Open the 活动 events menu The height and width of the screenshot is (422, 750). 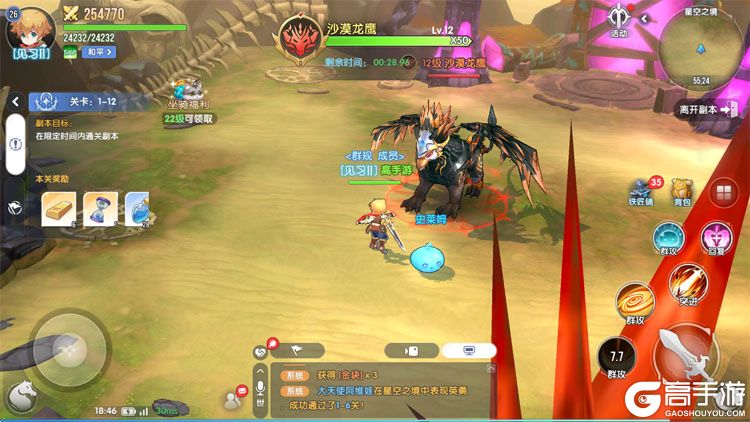619,20
